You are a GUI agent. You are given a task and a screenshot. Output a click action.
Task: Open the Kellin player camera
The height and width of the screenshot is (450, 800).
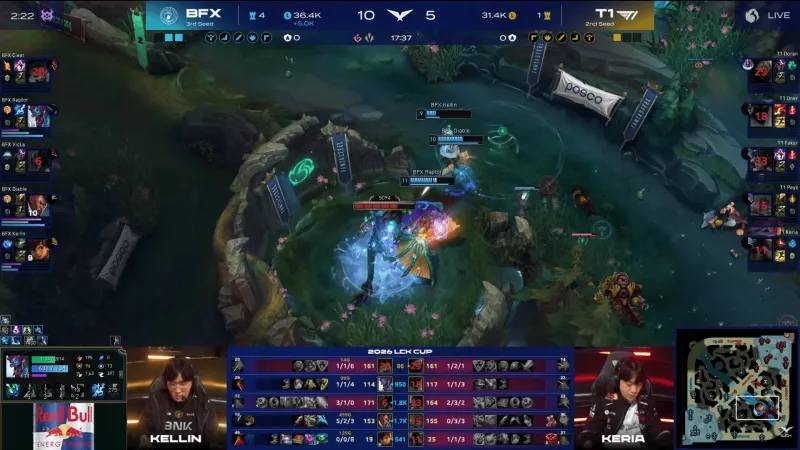[177, 396]
